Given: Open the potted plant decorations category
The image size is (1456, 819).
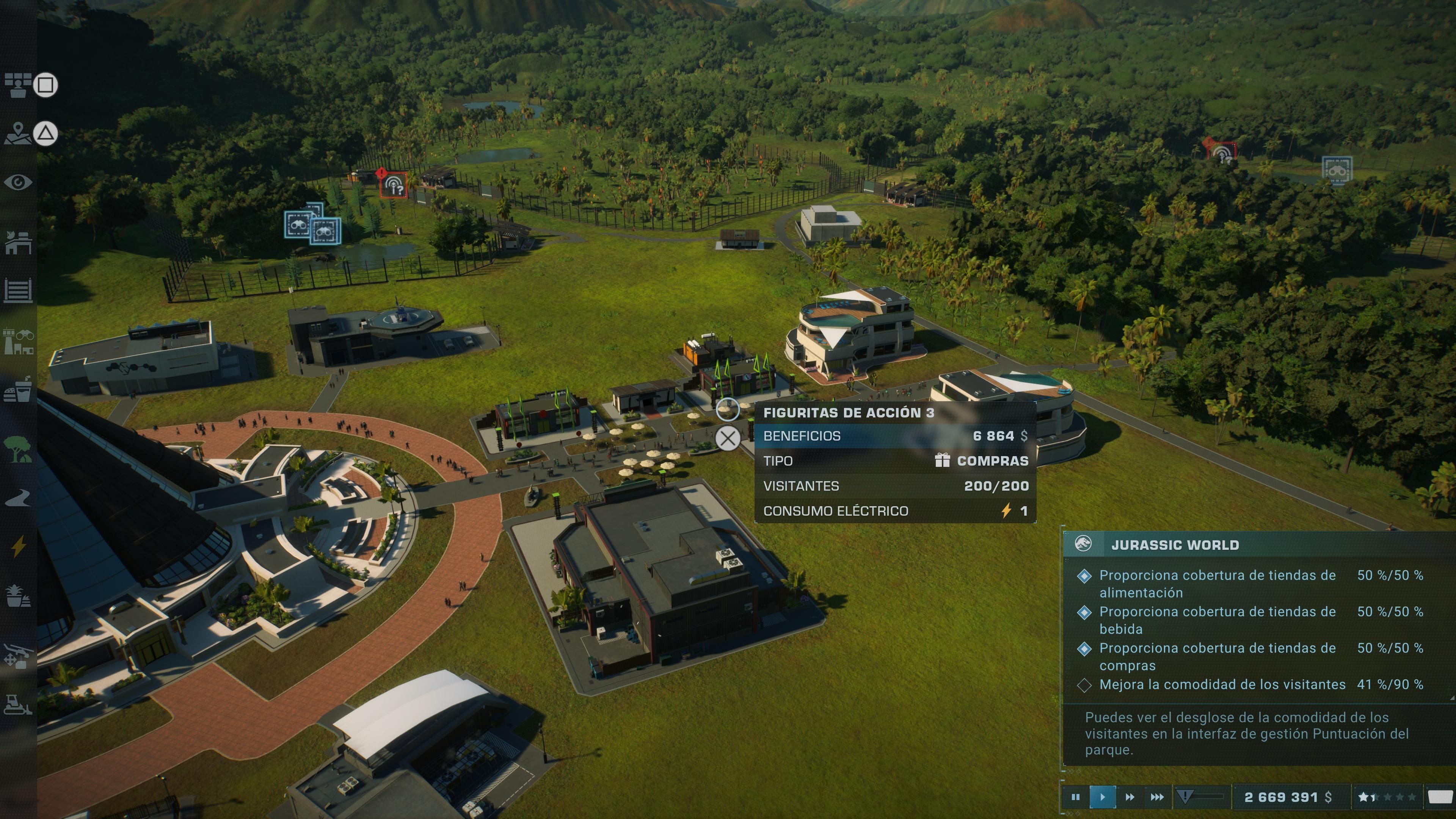Looking at the screenshot, I should [18, 595].
